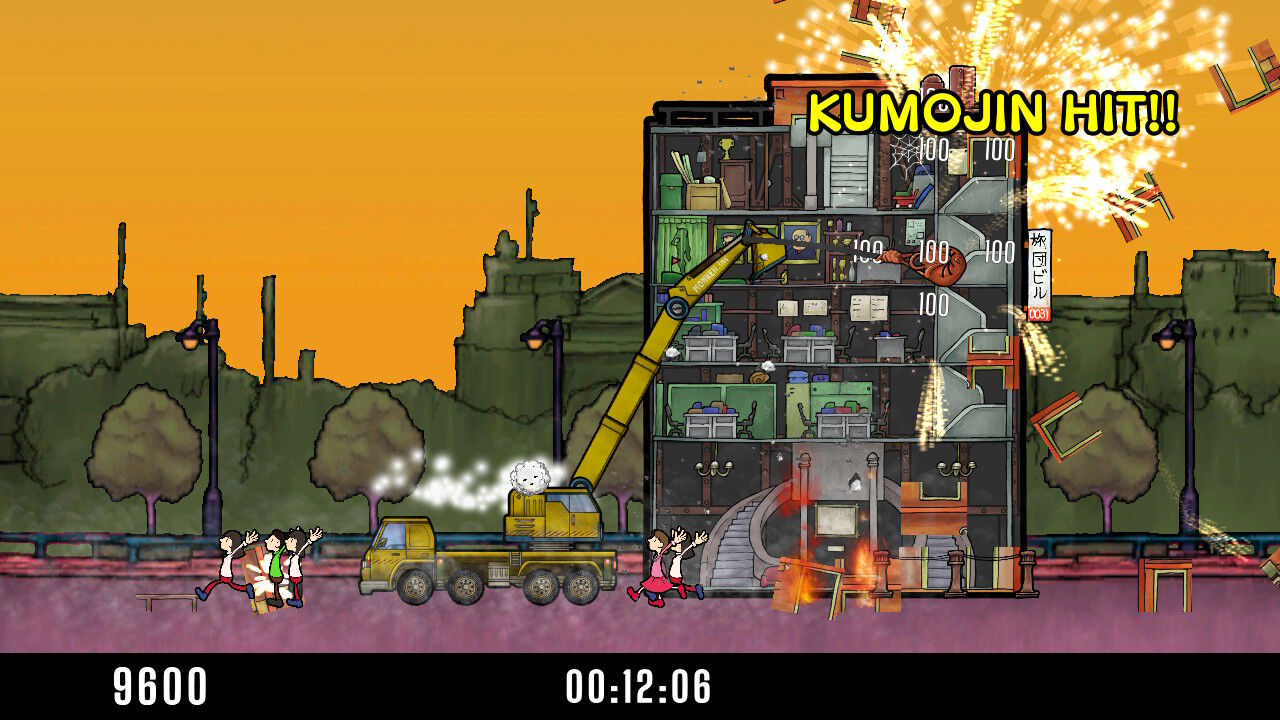Click the red toy car near the stairs
The width and height of the screenshot is (1280, 720).
(903, 200)
